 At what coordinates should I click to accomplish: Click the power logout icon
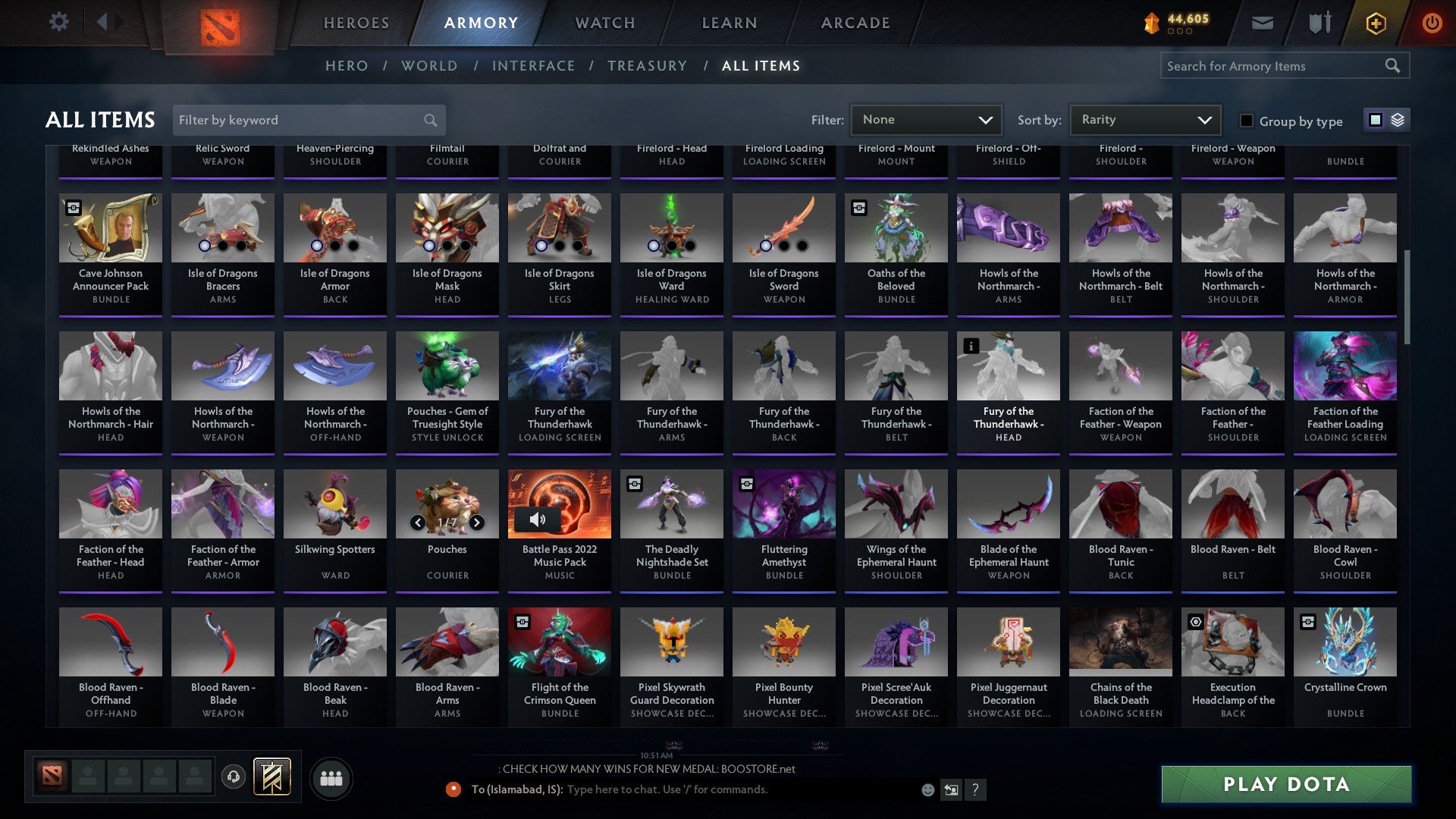(1432, 22)
